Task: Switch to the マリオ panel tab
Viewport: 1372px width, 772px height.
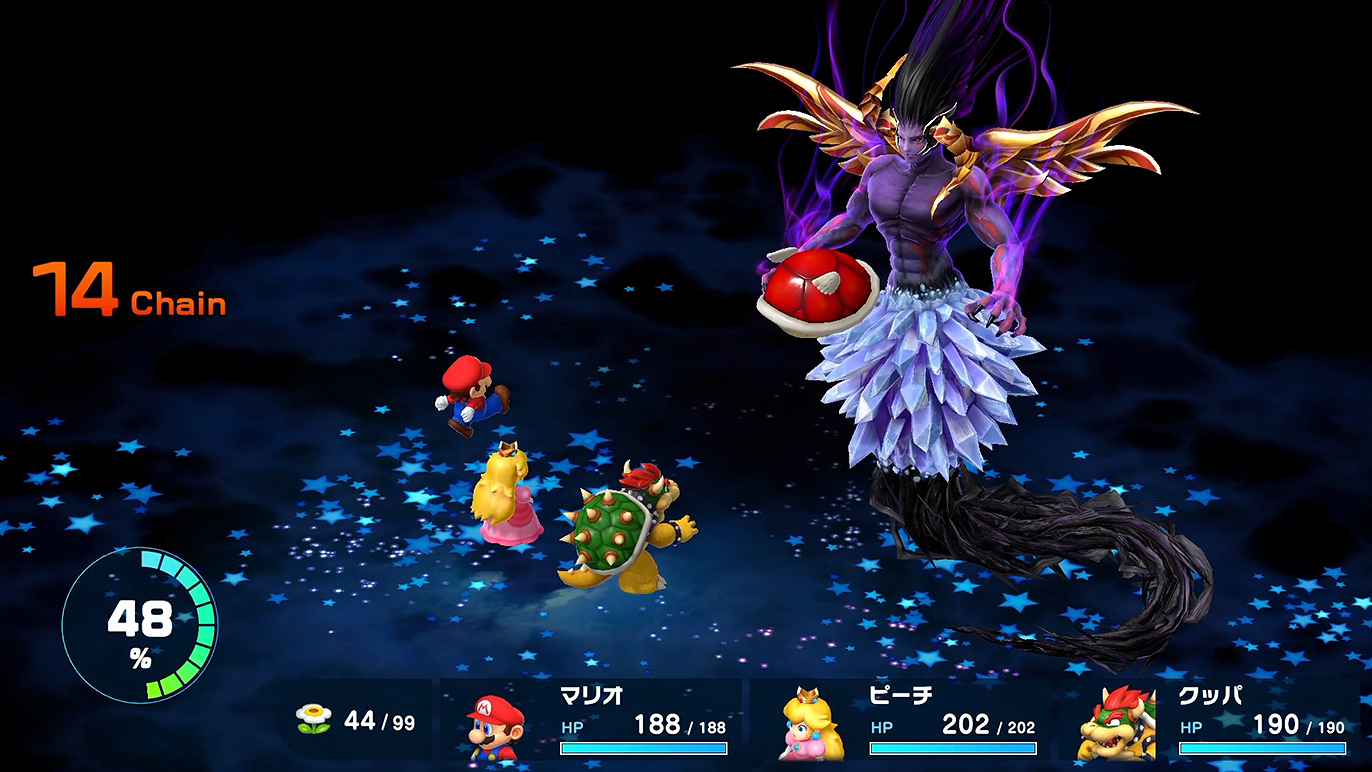Action: [x=590, y=696]
